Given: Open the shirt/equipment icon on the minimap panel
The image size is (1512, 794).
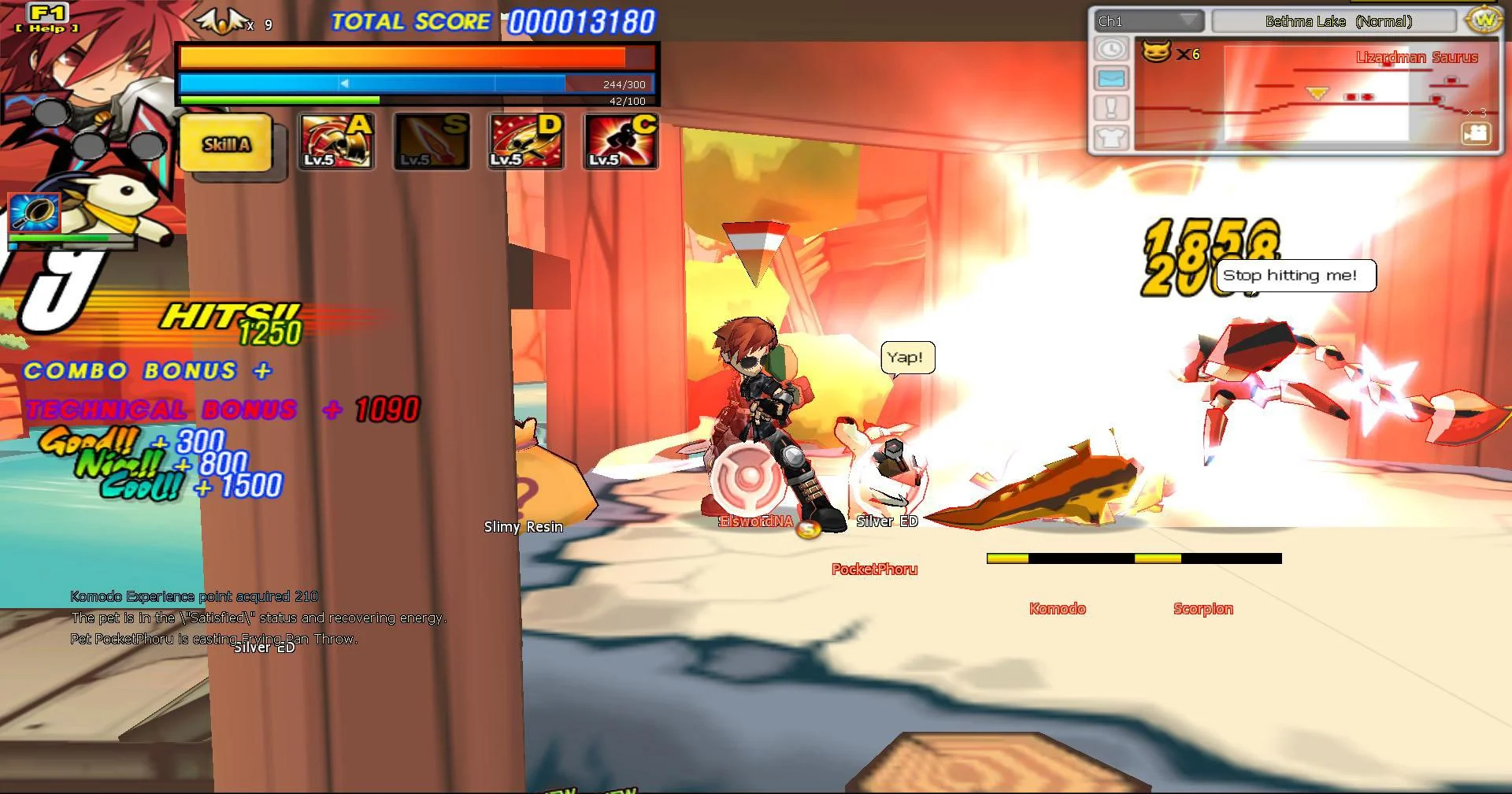Looking at the screenshot, I should (1110, 138).
